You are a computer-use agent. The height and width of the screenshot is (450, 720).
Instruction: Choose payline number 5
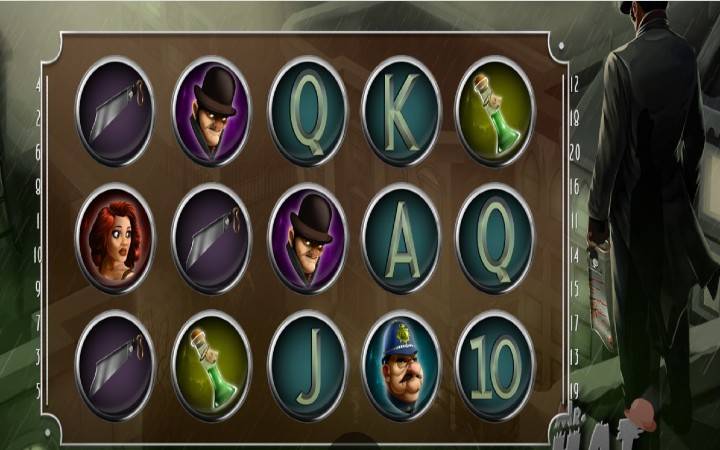tap(38, 390)
